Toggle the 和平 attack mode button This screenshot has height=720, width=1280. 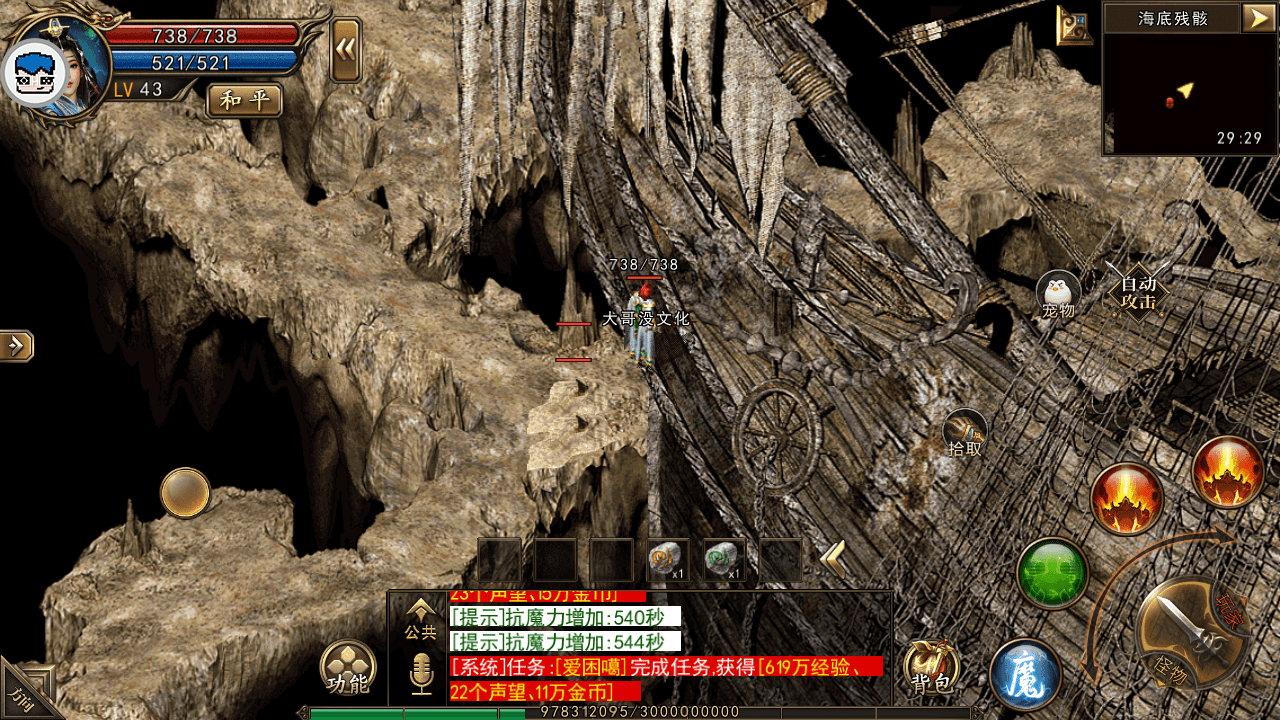point(244,100)
